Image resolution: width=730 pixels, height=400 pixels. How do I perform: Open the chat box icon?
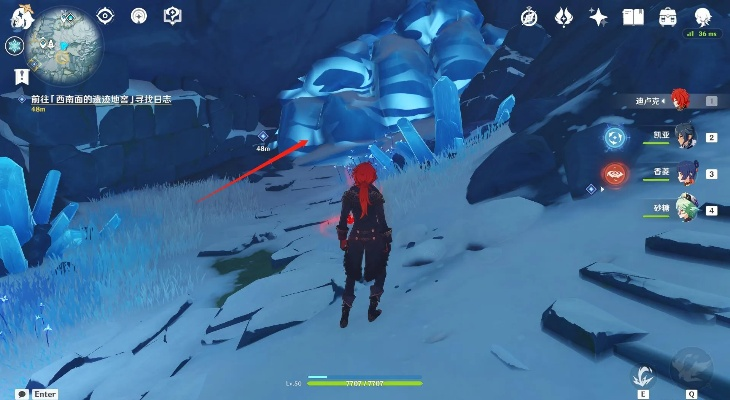[x=19, y=394]
